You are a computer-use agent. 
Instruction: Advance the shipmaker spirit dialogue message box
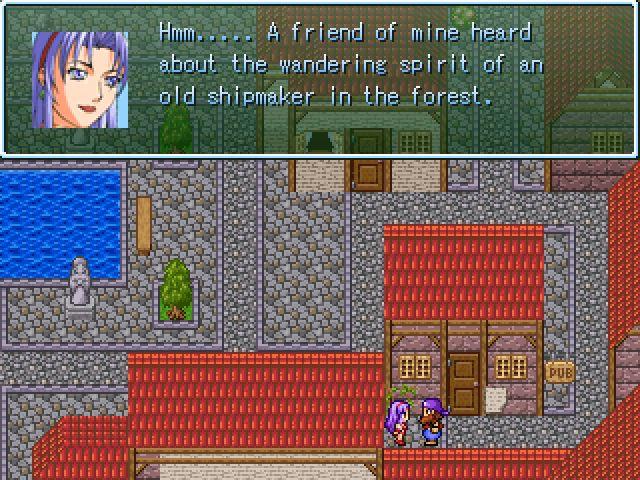320,78
